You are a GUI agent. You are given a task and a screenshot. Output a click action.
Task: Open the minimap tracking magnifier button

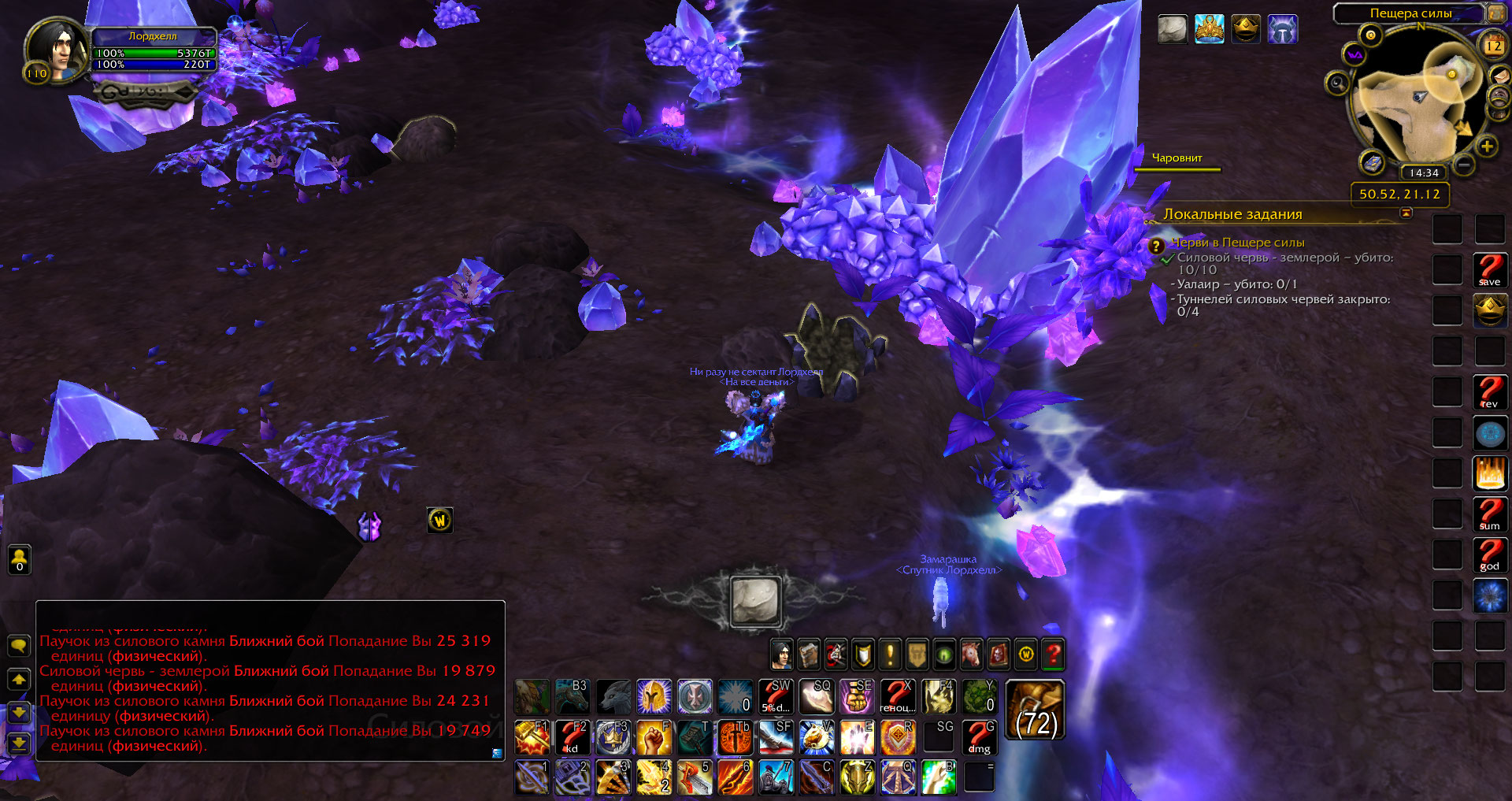(x=1336, y=83)
